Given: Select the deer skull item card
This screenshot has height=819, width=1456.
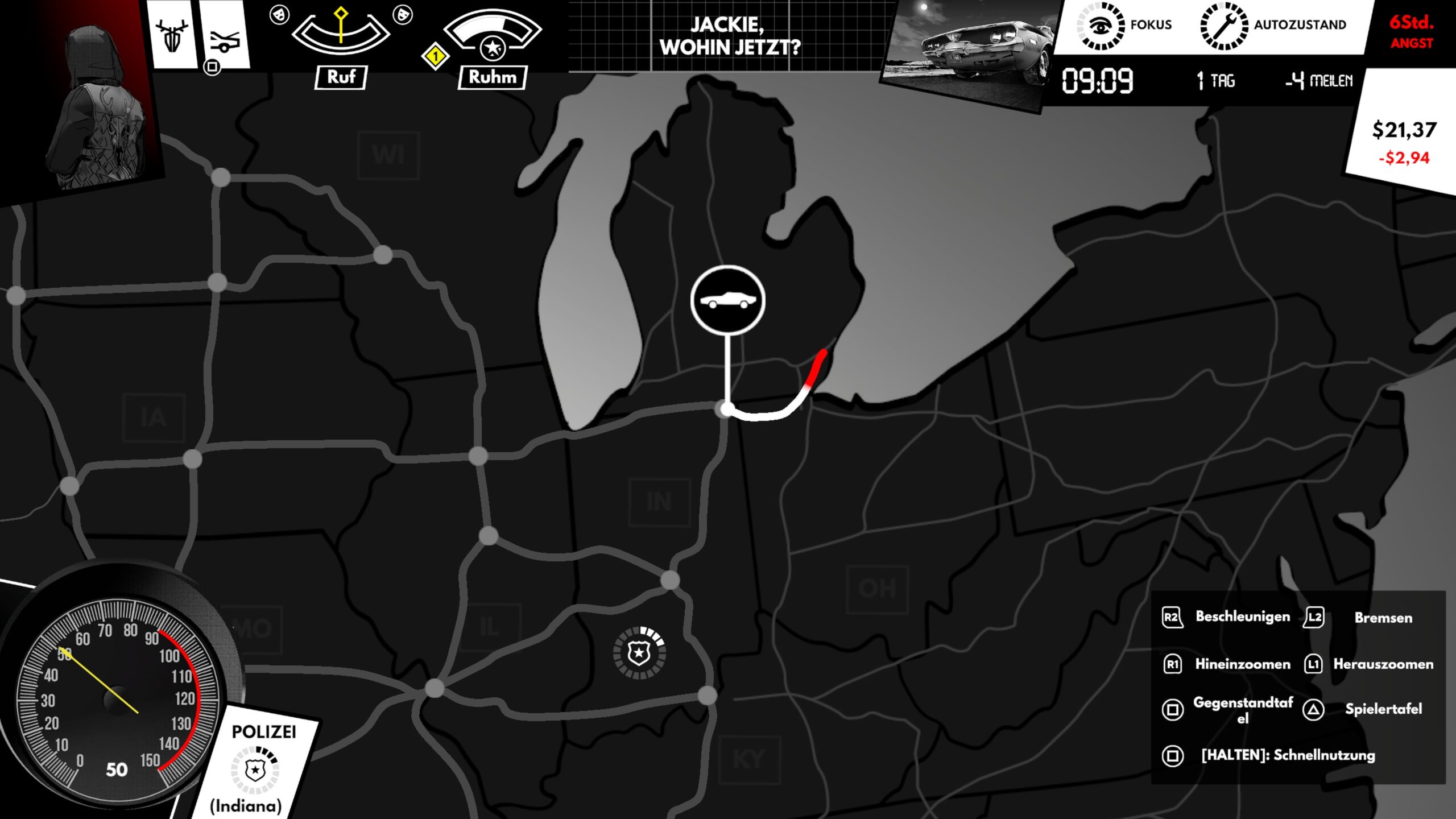Looking at the screenshot, I should pyautogui.click(x=172, y=35).
